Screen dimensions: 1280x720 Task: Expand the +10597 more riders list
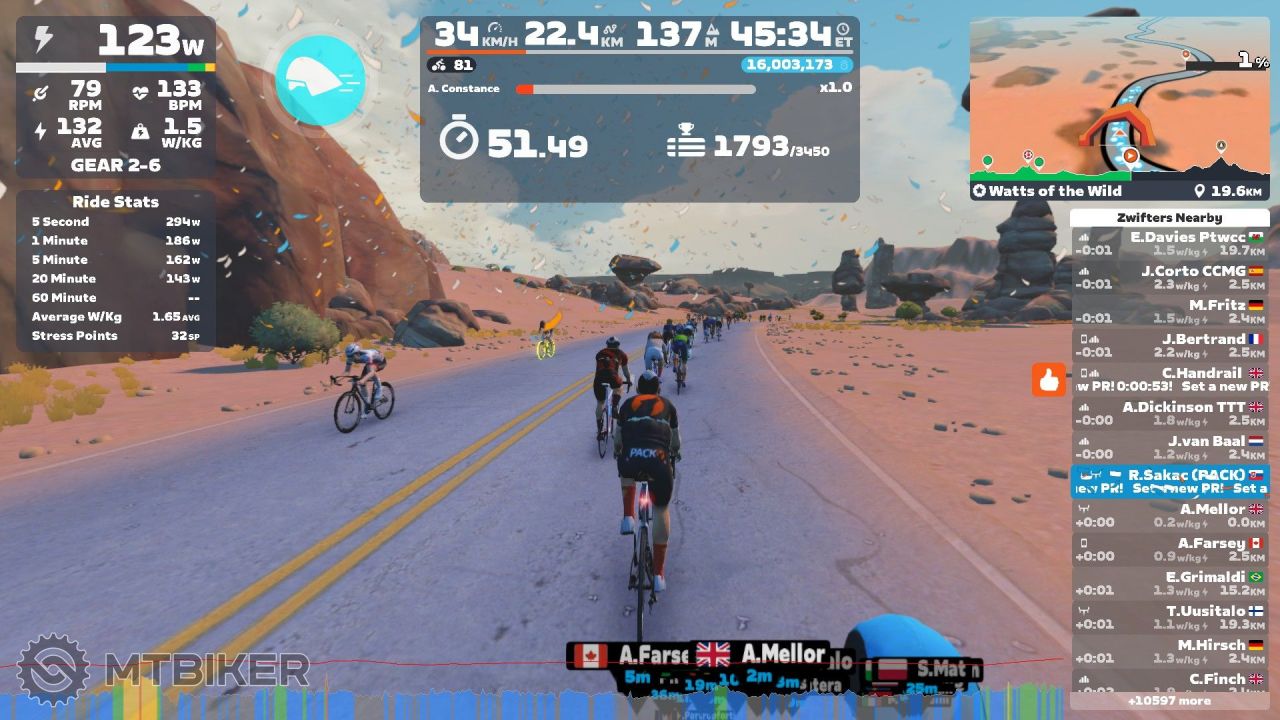click(x=1169, y=701)
